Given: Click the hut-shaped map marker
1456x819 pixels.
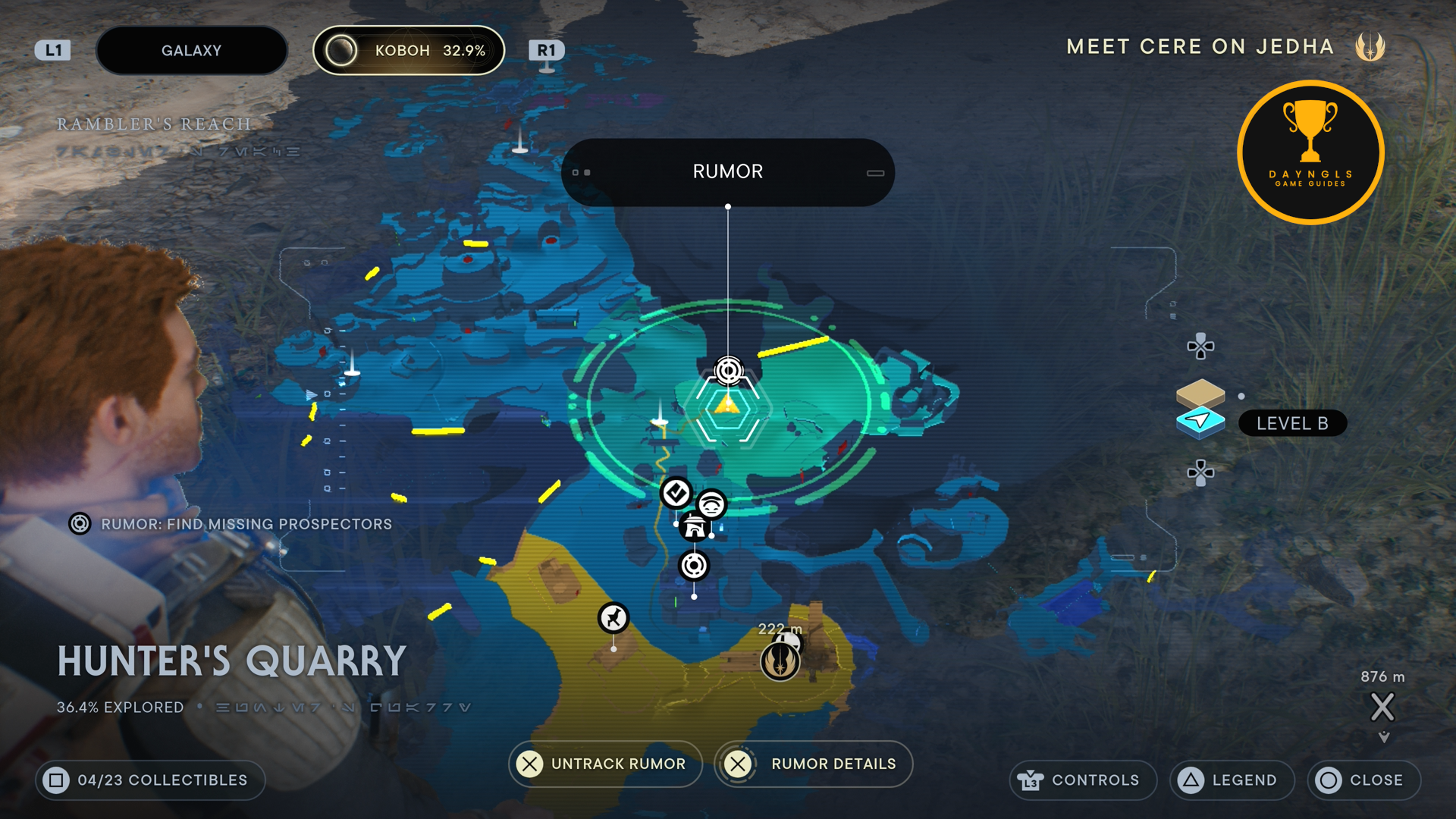Looking at the screenshot, I should click(x=695, y=526).
